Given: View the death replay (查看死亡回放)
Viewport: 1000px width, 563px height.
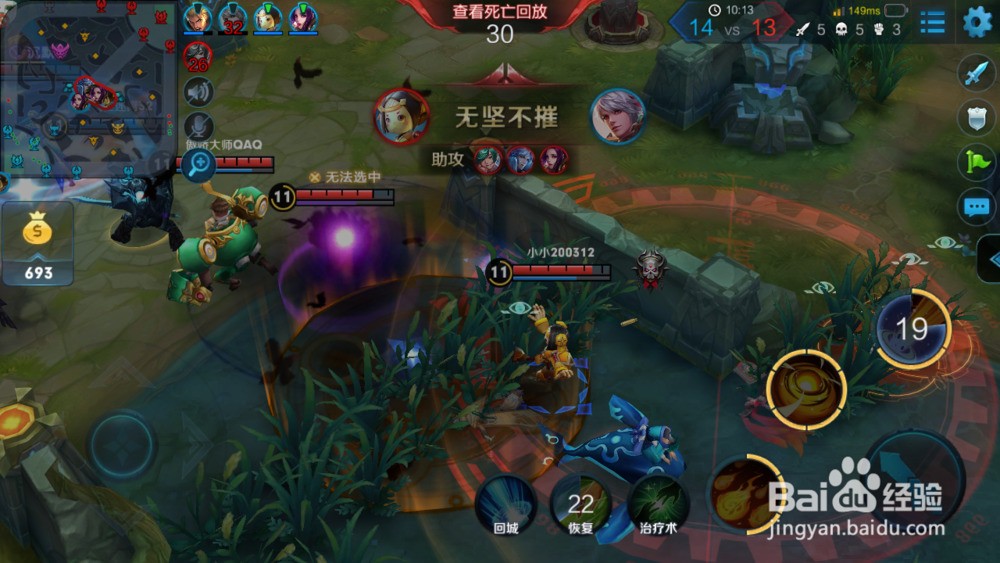Looking at the screenshot, I should tap(500, 13).
